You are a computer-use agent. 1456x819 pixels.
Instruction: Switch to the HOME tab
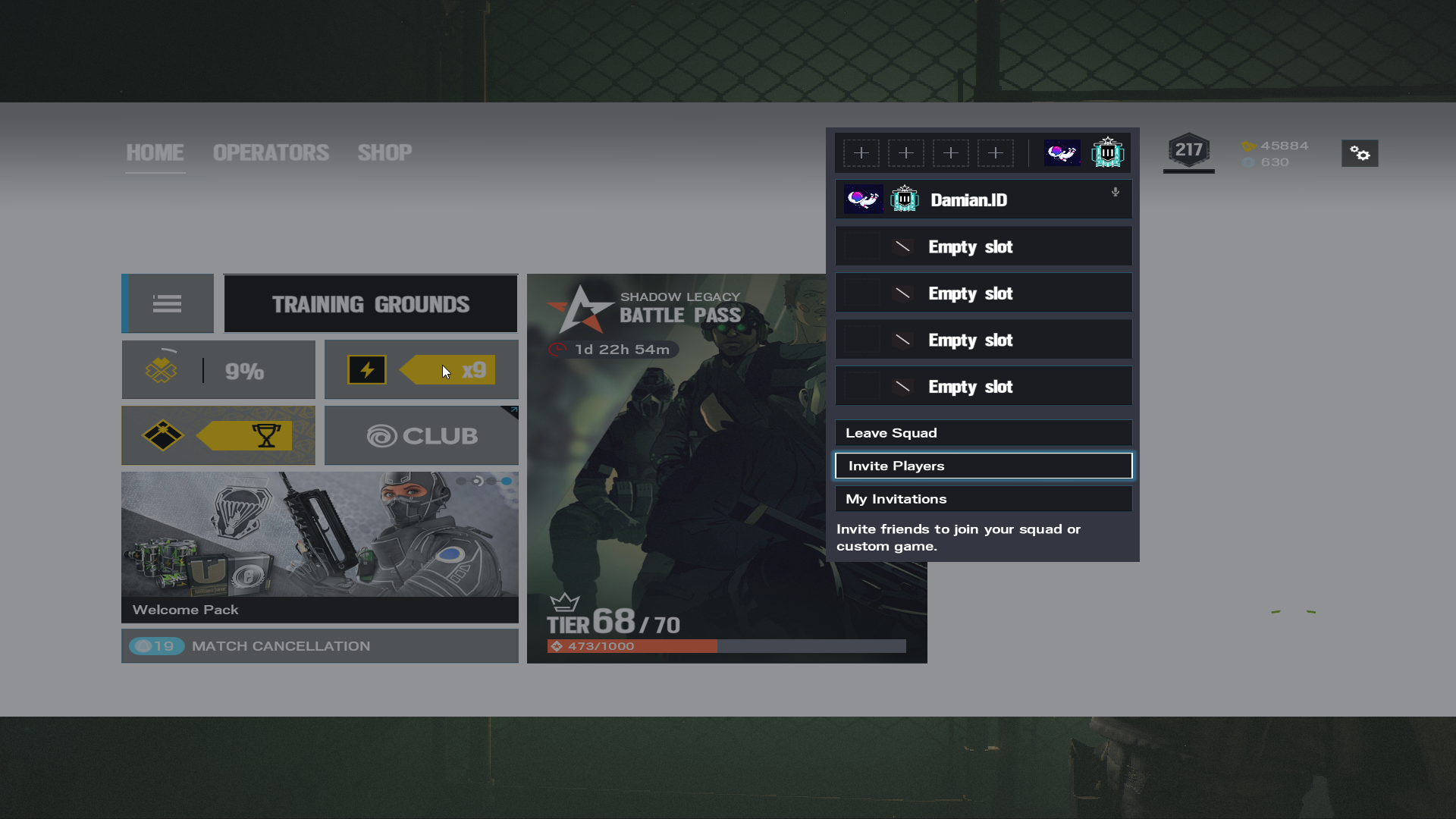click(x=155, y=152)
